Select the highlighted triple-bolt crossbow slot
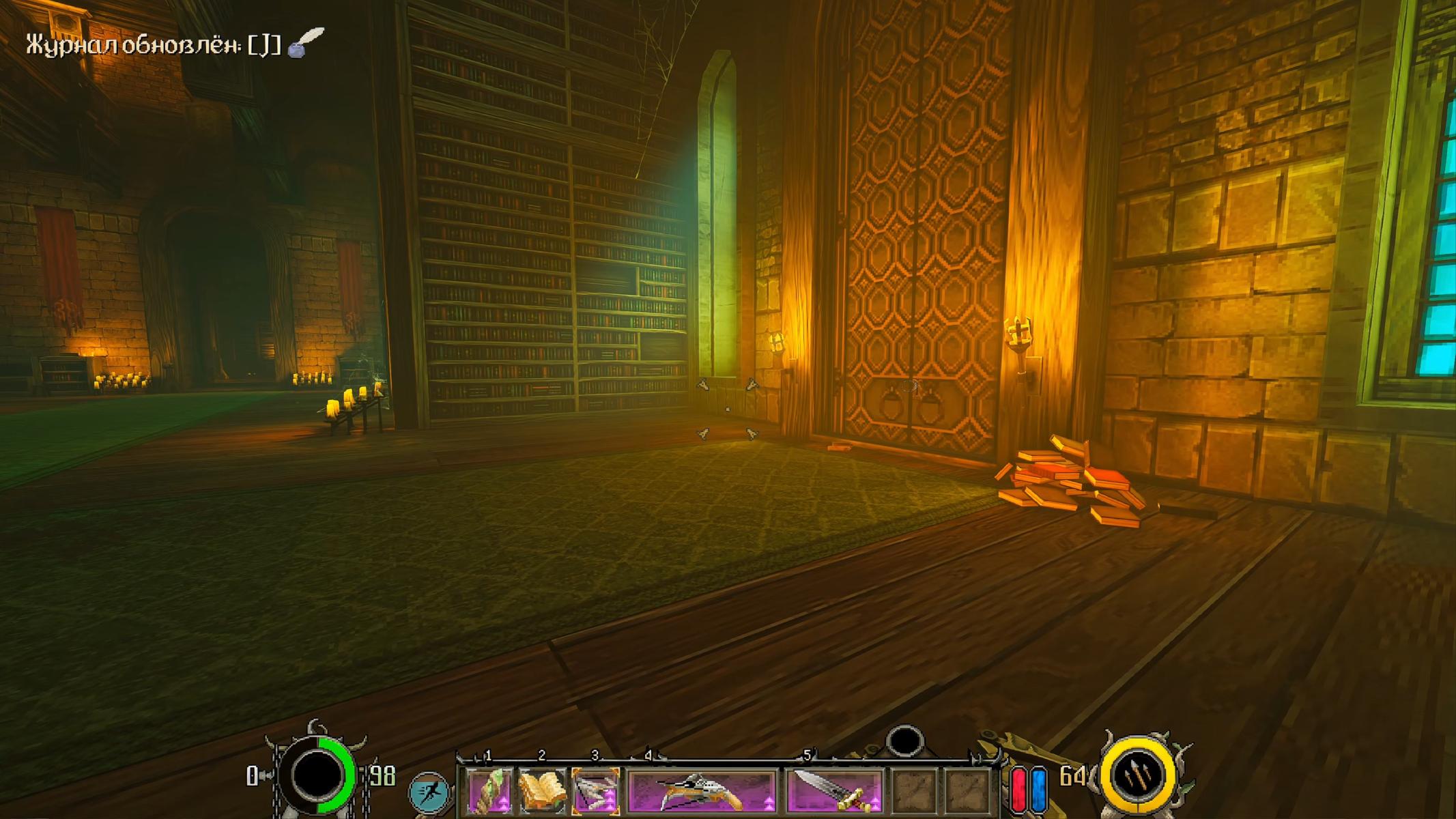Viewport: 1456px width, 819px height. pyautogui.click(x=595, y=792)
